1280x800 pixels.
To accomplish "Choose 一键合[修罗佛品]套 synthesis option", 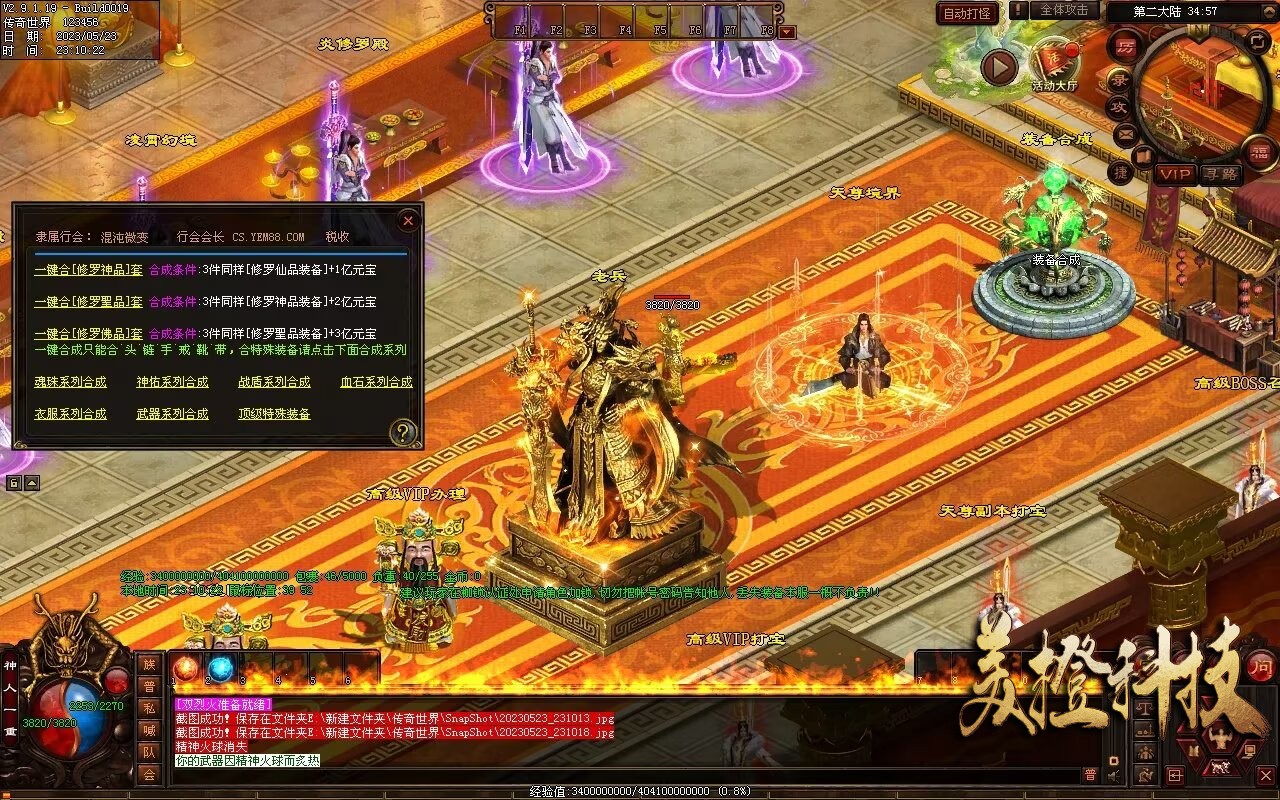I will 88,333.
